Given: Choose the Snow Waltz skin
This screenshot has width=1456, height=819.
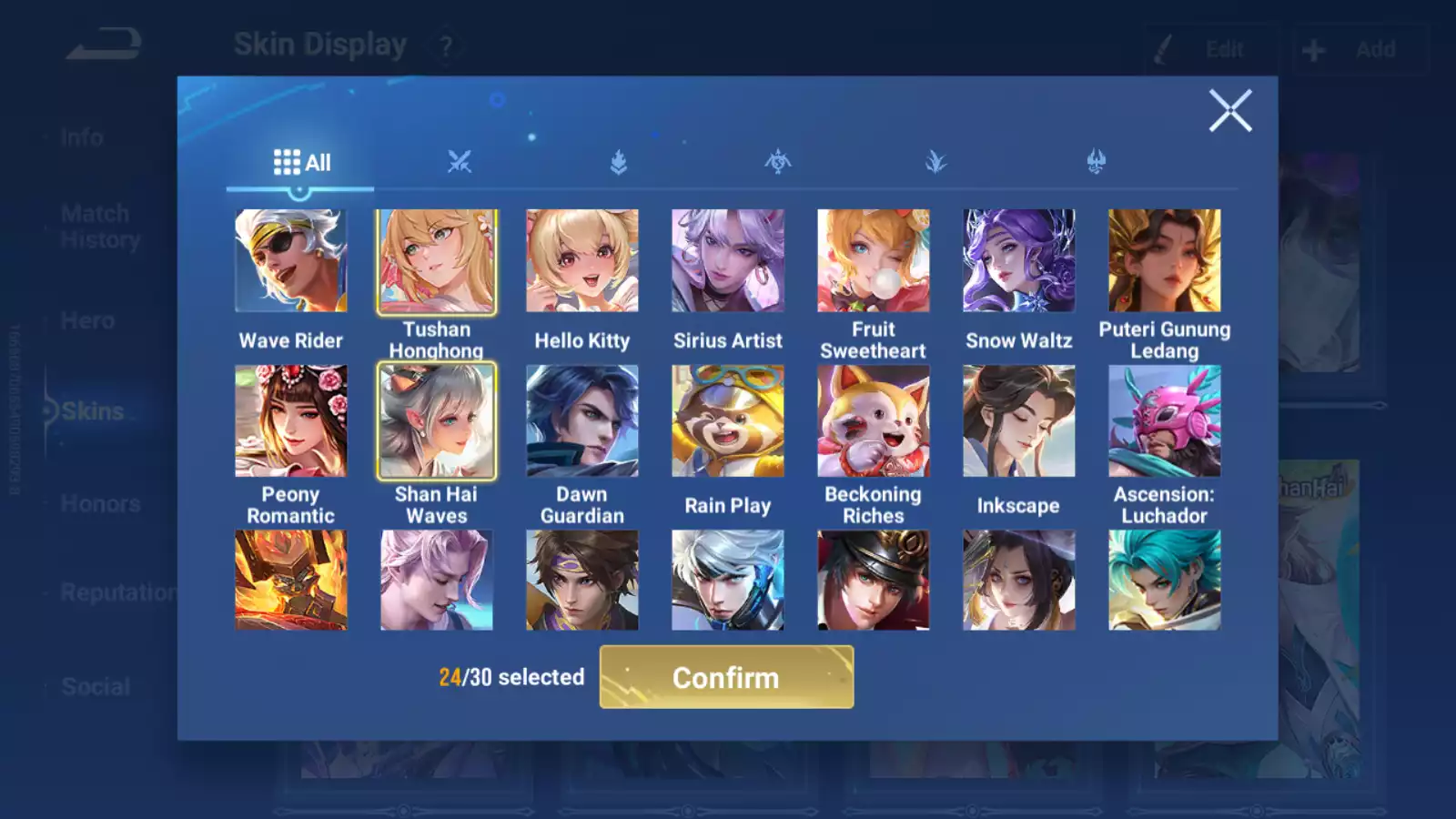Looking at the screenshot, I should pos(1019,261).
